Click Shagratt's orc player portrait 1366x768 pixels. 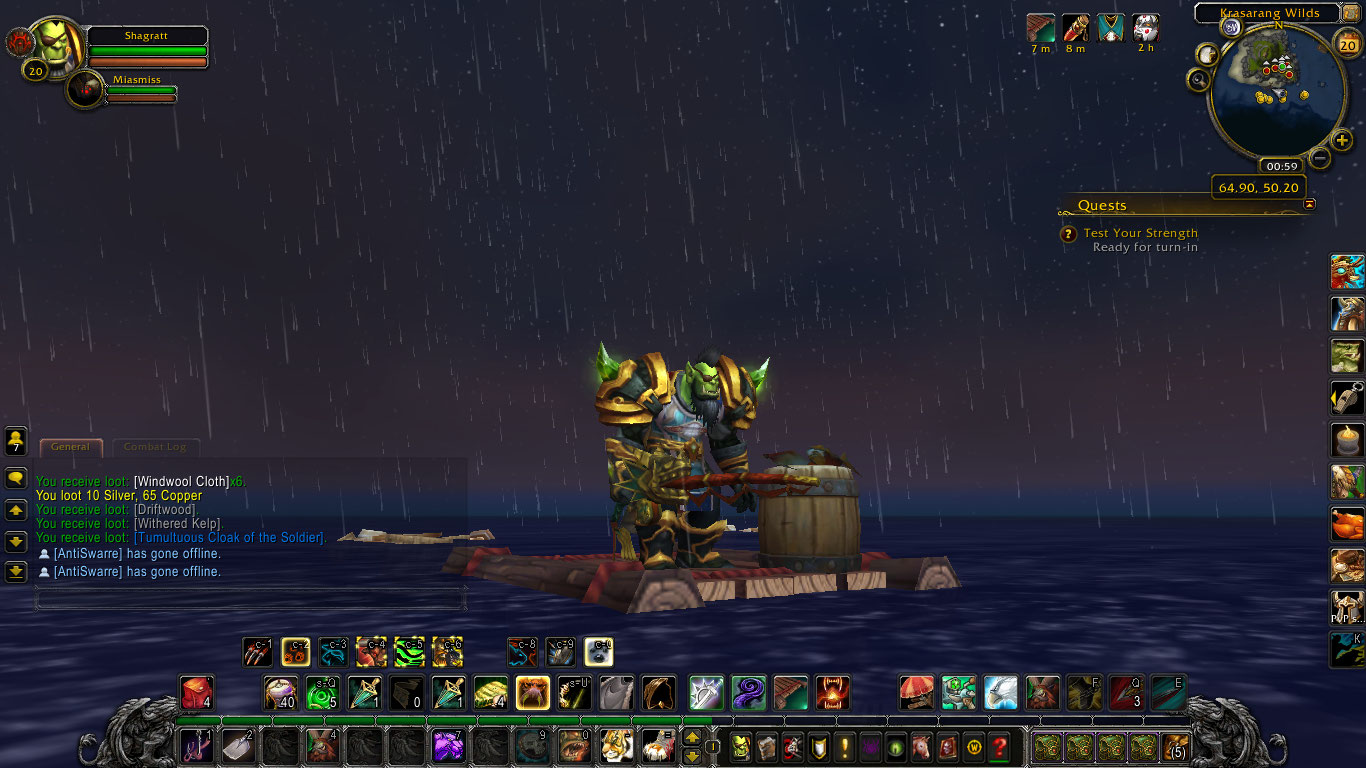[x=58, y=43]
